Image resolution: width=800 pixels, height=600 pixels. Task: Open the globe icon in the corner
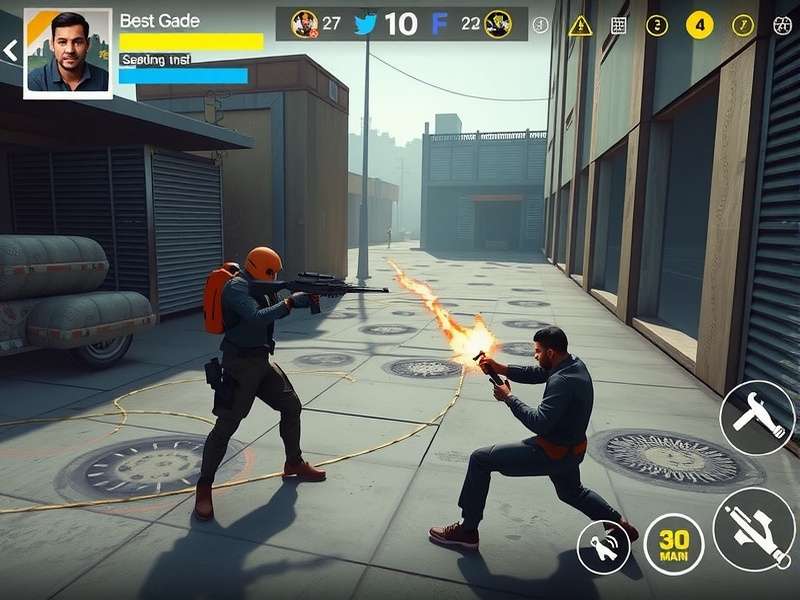(x=783, y=26)
